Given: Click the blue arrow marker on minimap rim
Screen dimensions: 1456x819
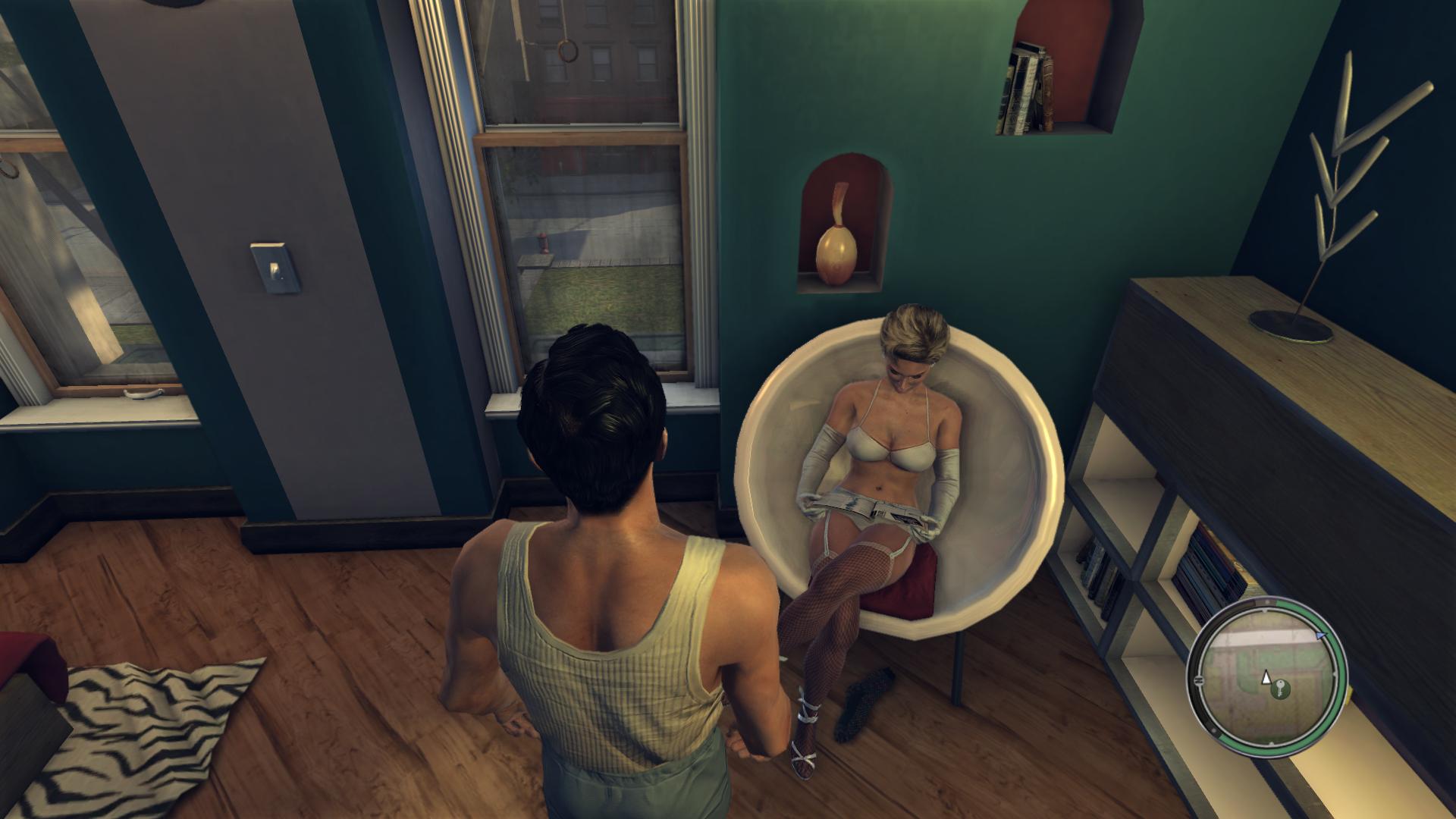Looking at the screenshot, I should tap(1322, 634).
